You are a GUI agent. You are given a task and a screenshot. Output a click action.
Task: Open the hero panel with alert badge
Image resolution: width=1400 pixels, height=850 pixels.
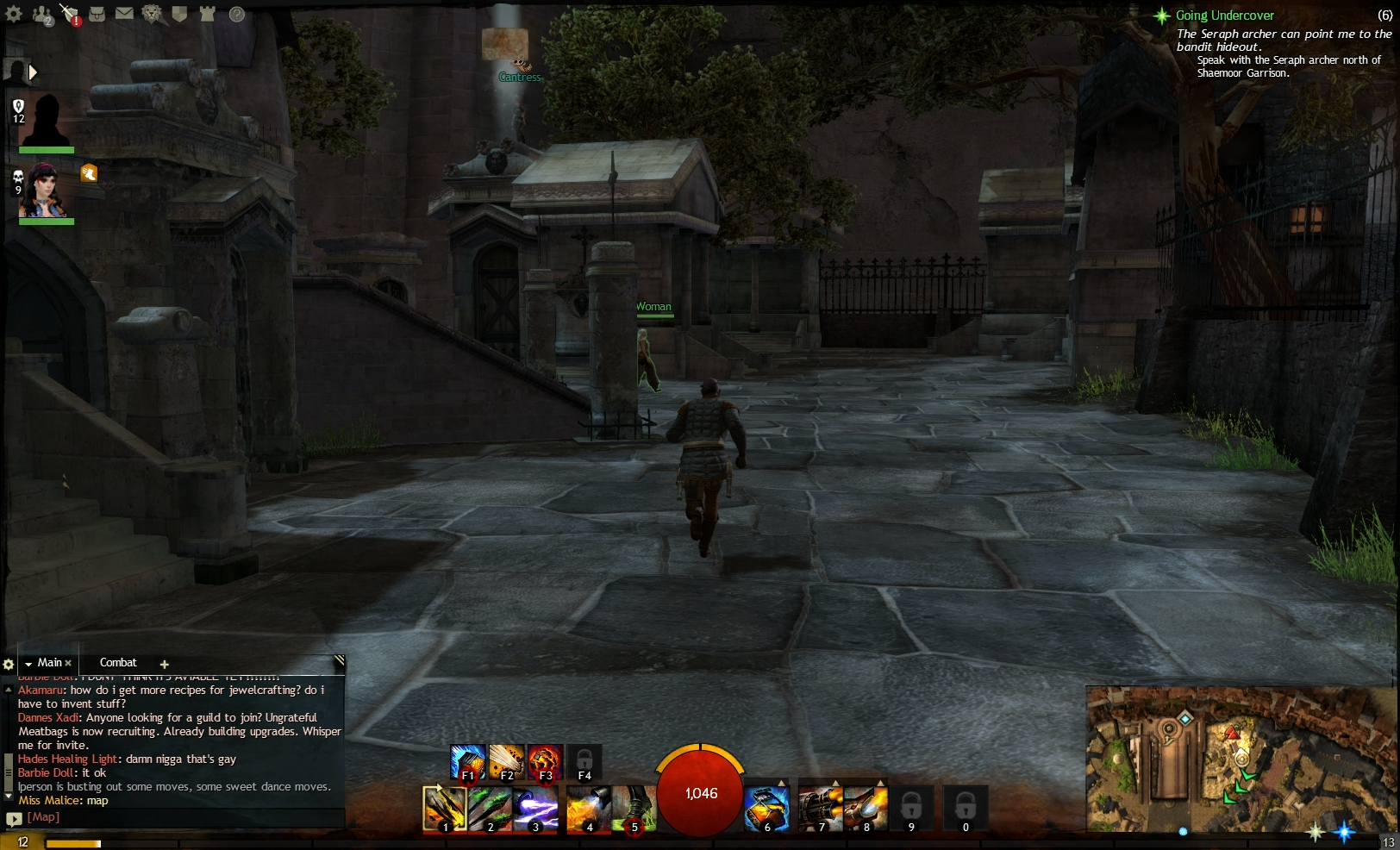click(71, 13)
